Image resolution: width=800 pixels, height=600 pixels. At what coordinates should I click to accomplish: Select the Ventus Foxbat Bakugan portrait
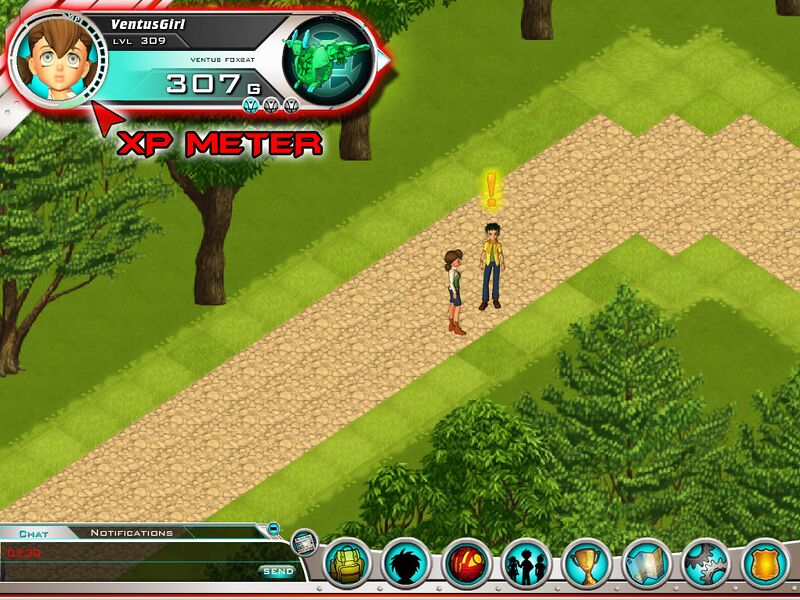click(x=327, y=62)
